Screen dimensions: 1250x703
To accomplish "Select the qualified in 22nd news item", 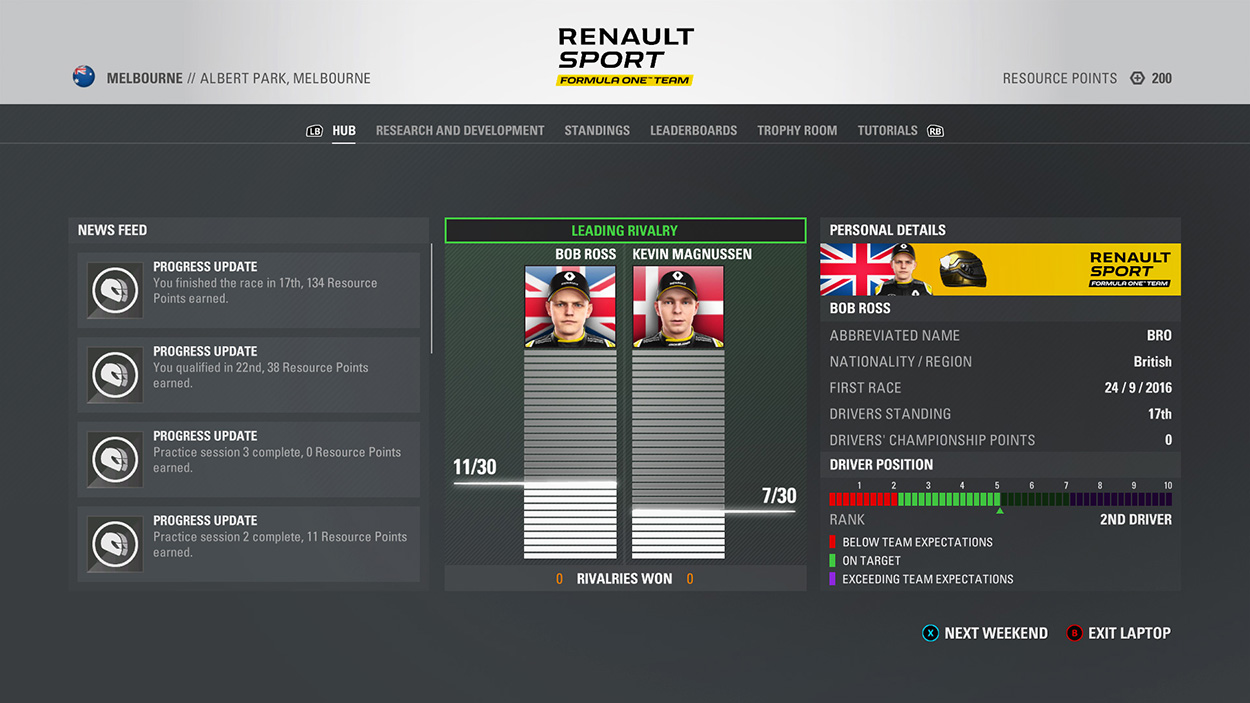I will pos(249,375).
